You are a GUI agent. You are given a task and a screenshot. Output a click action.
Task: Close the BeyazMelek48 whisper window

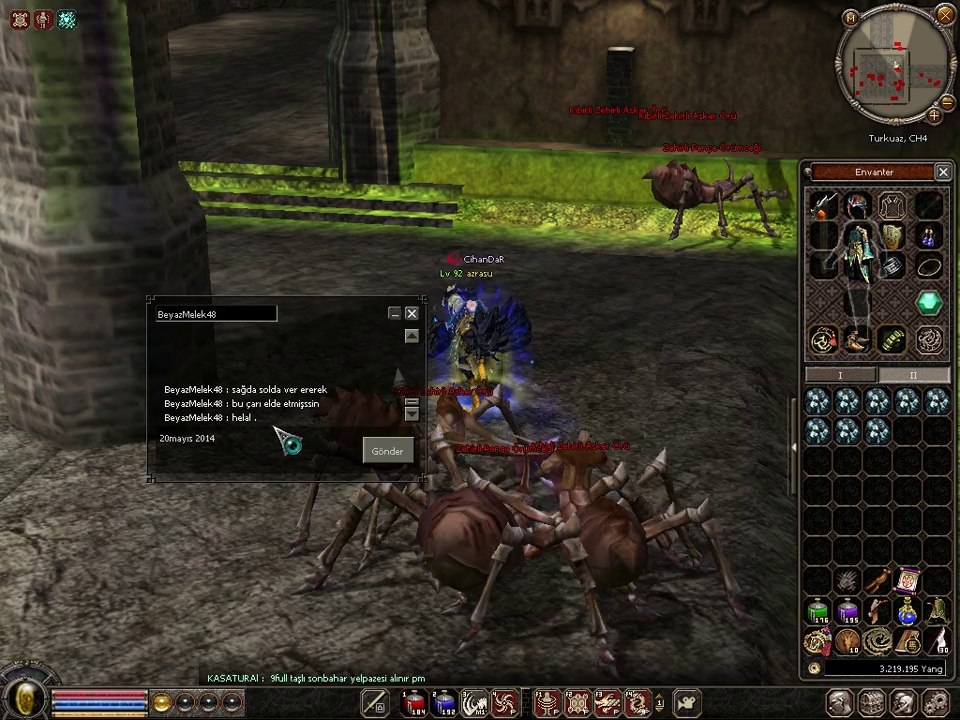pos(411,313)
